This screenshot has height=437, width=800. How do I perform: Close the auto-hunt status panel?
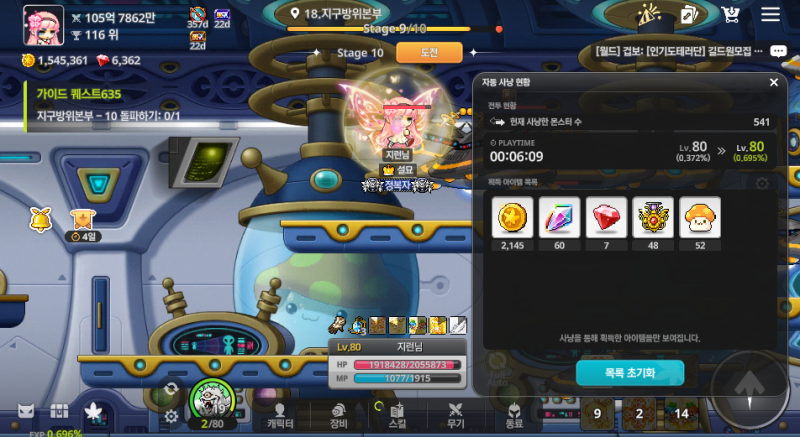[x=773, y=83]
